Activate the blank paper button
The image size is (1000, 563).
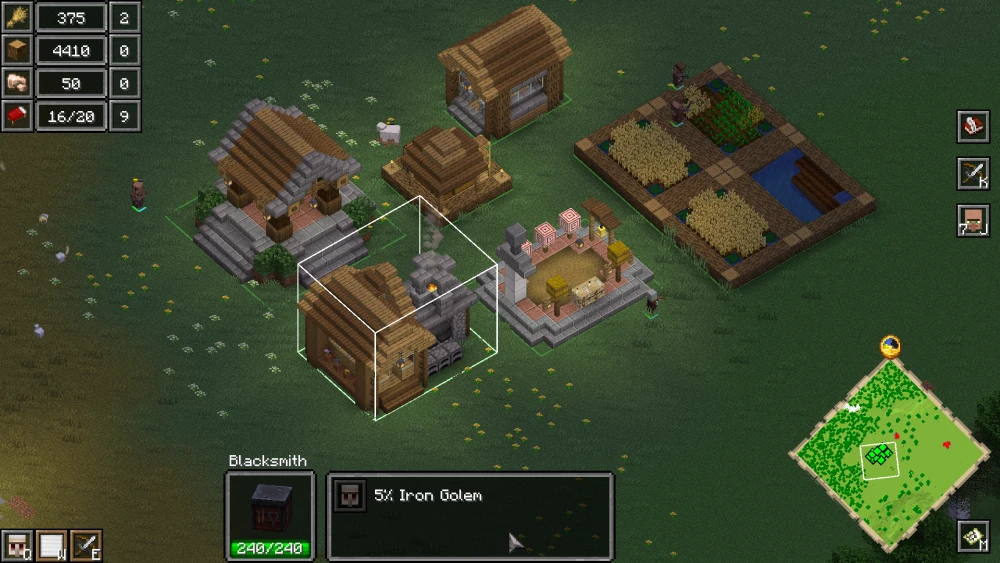[51, 545]
